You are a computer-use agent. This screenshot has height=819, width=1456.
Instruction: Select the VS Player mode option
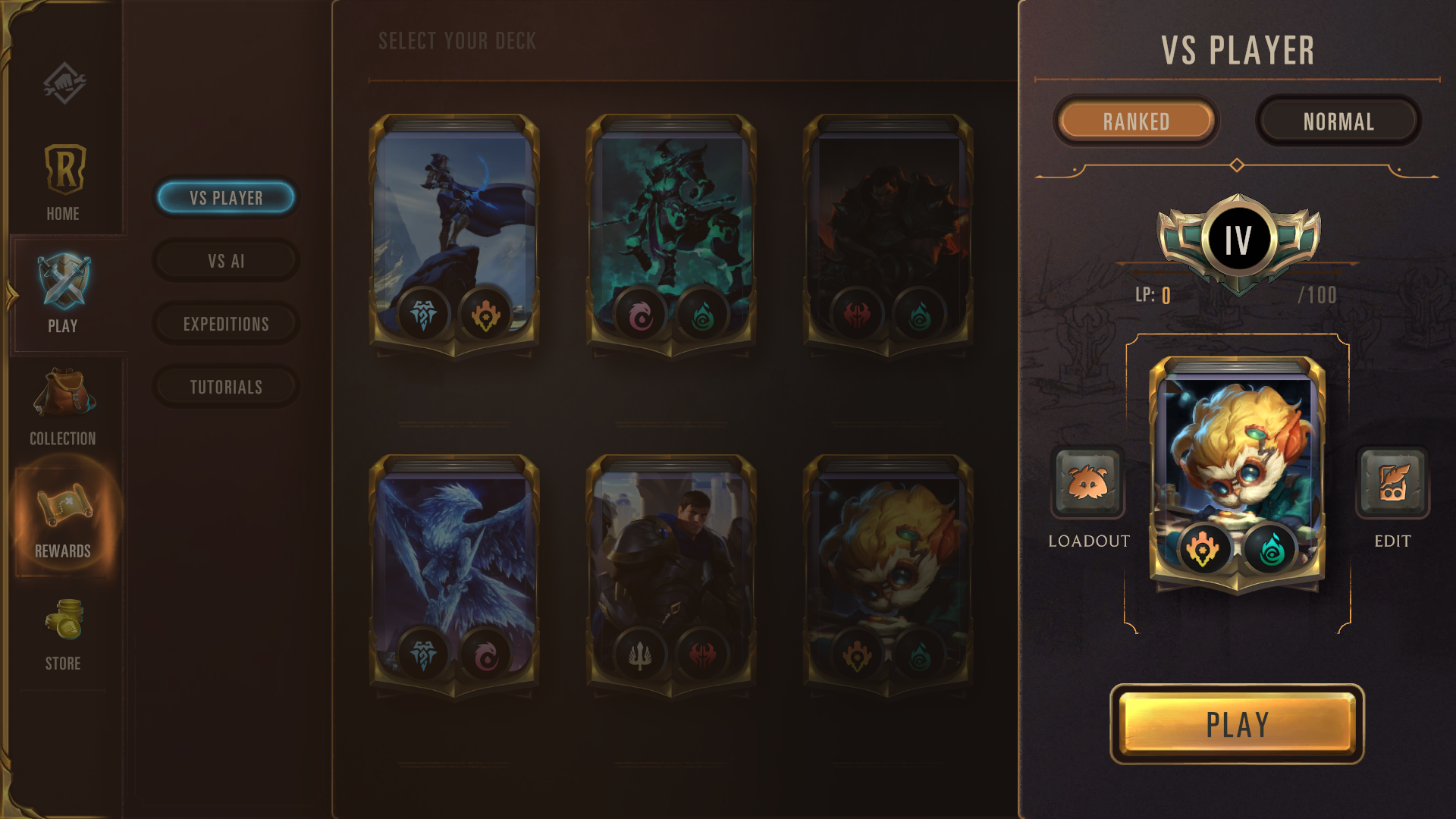225,198
